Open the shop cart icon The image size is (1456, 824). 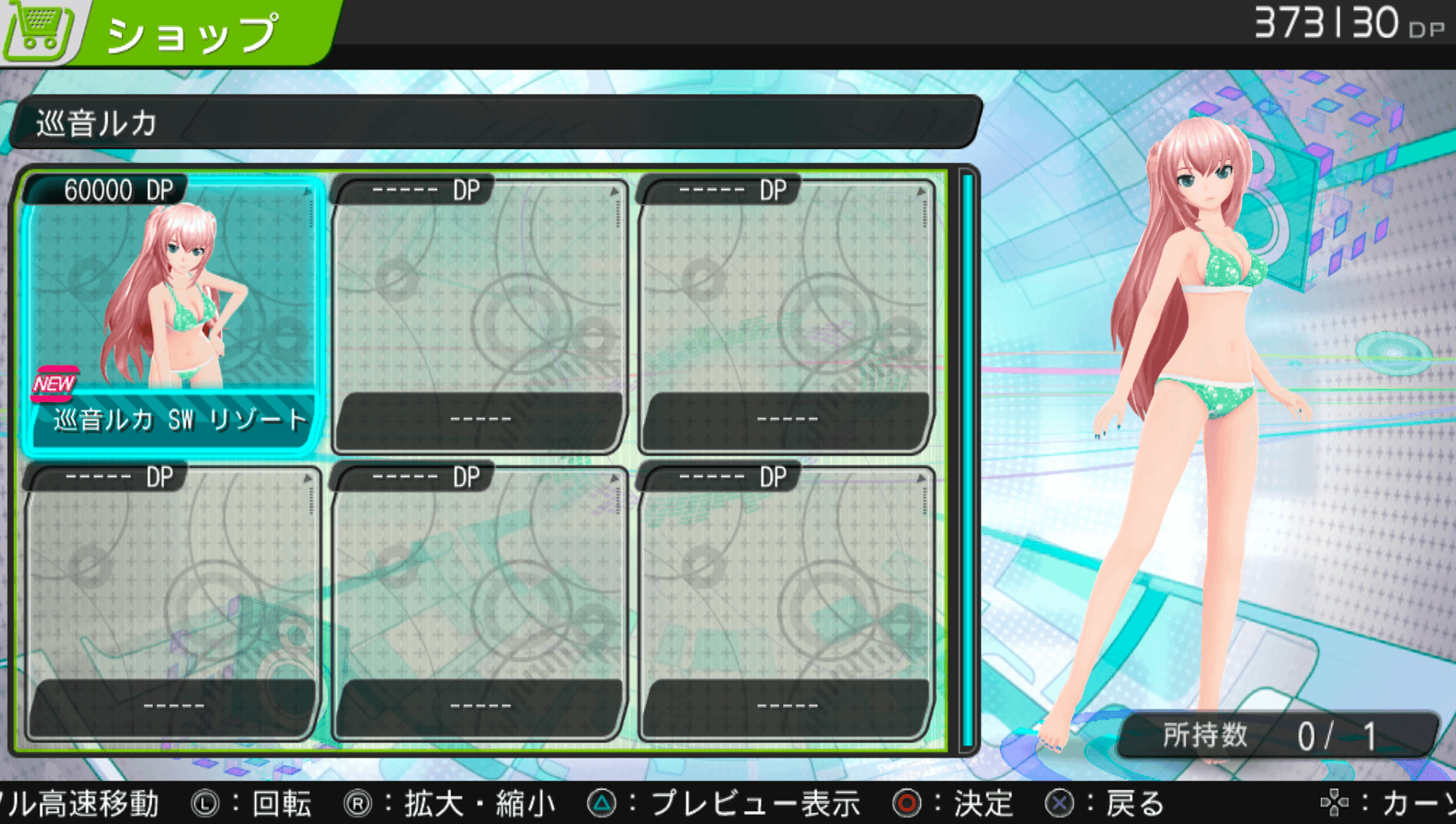(40, 29)
